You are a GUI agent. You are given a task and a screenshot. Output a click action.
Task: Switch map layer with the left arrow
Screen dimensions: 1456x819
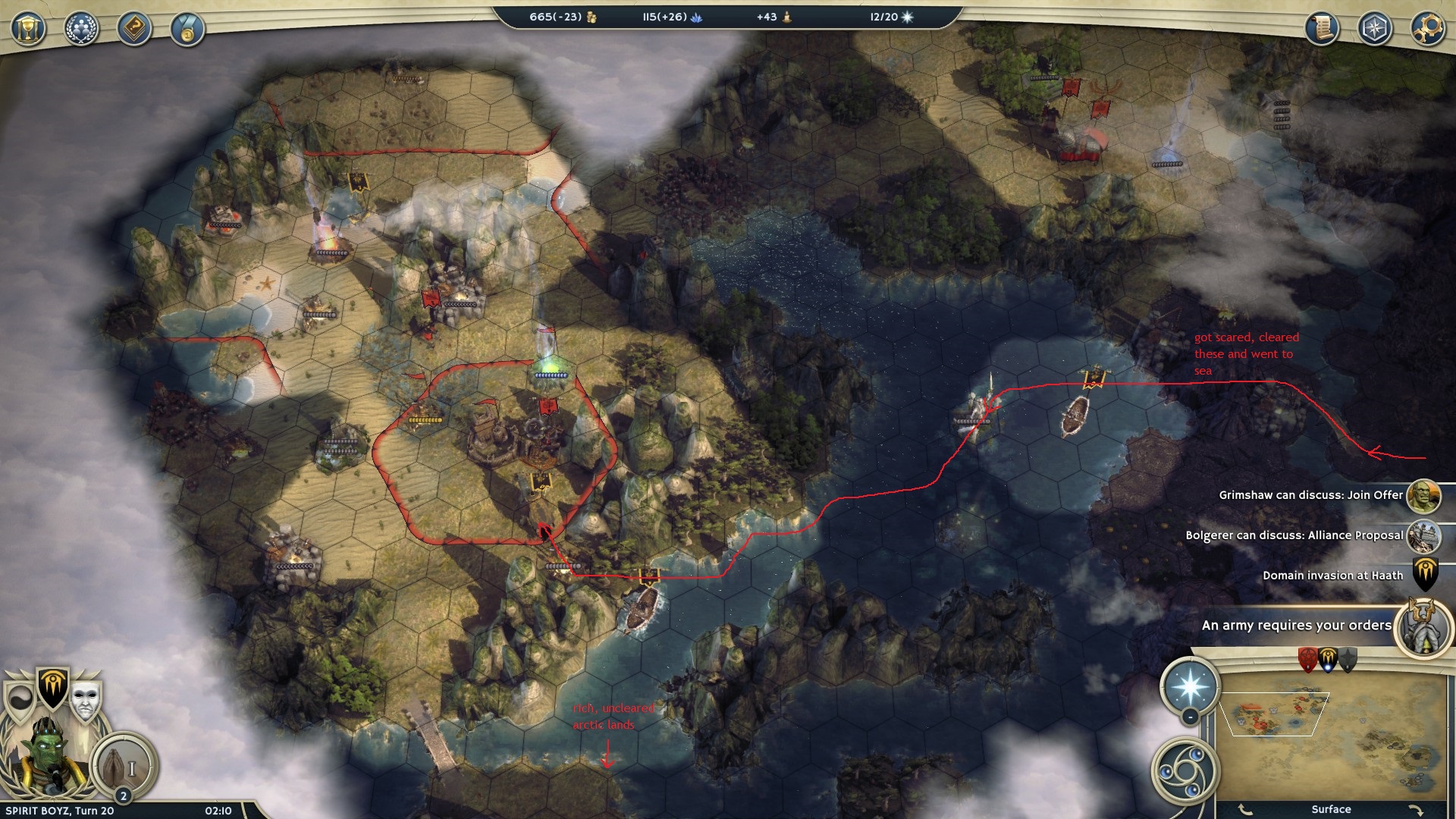(1246, 809)
